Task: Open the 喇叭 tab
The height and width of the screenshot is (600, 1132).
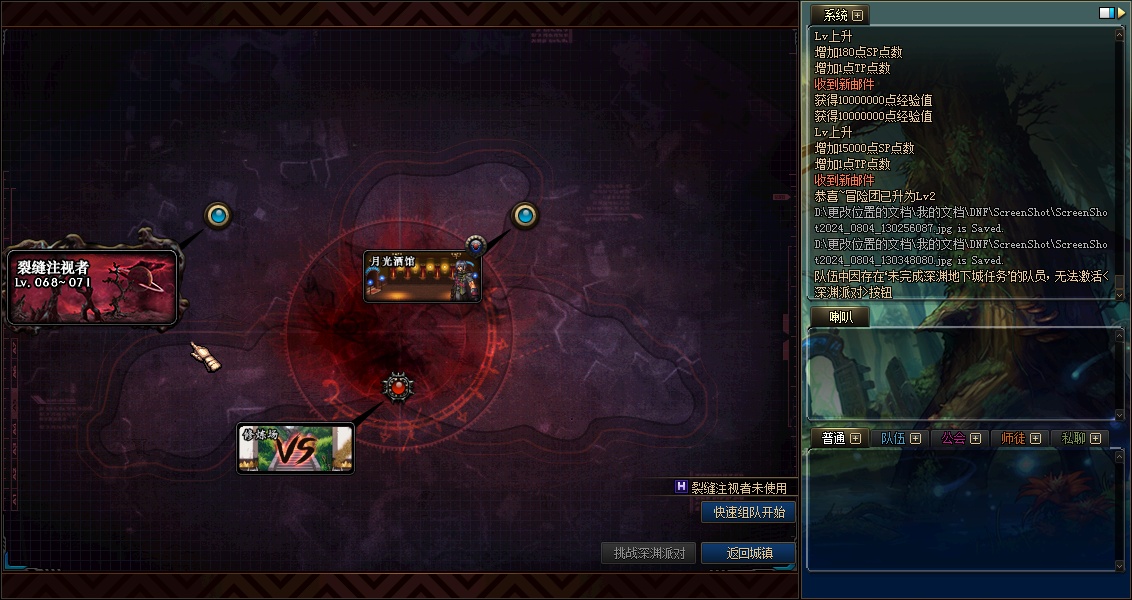Action: click(839, 317)
